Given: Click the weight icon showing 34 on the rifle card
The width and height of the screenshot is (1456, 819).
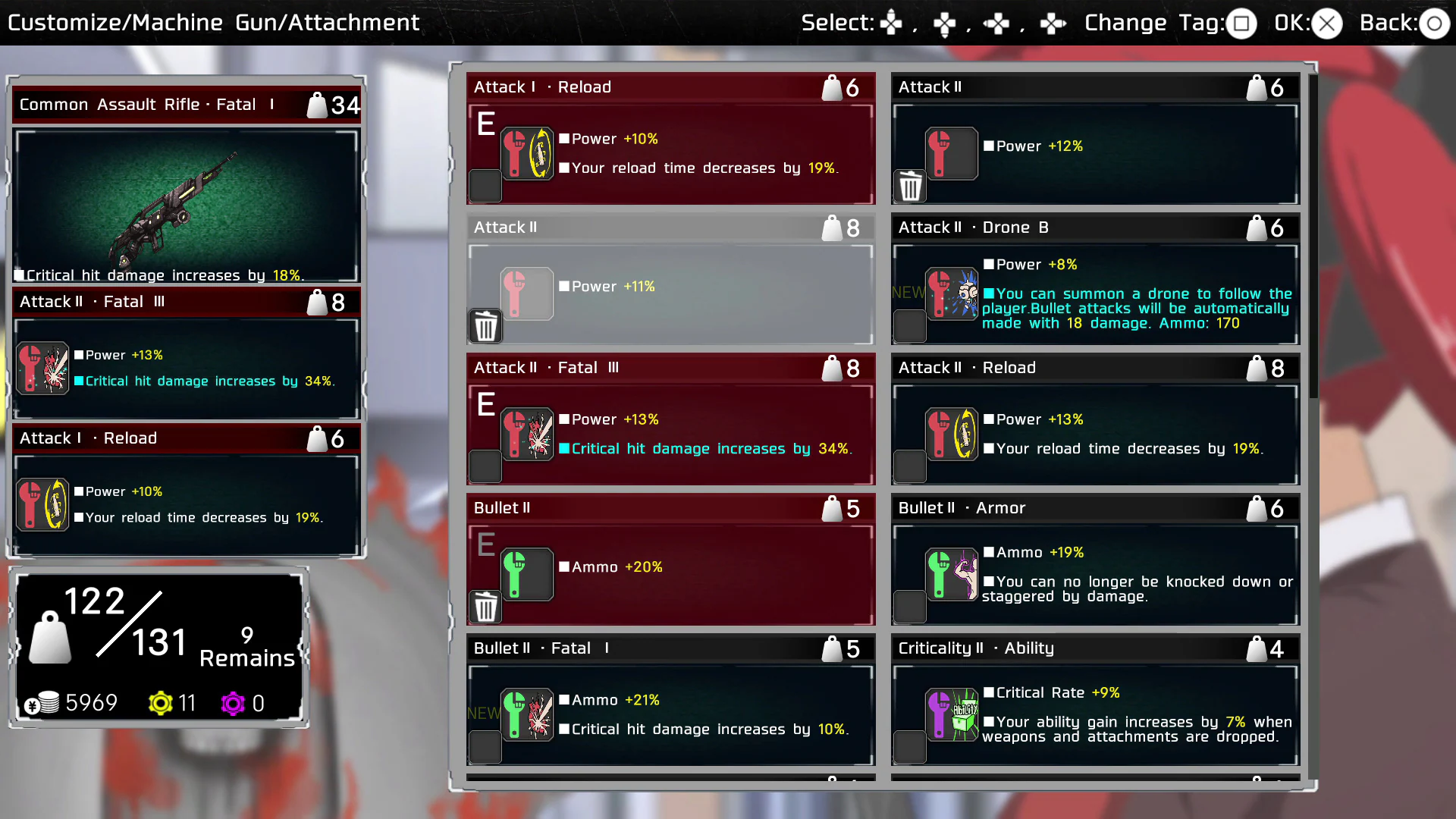Looking at the screenshot, I should (316, 105).
